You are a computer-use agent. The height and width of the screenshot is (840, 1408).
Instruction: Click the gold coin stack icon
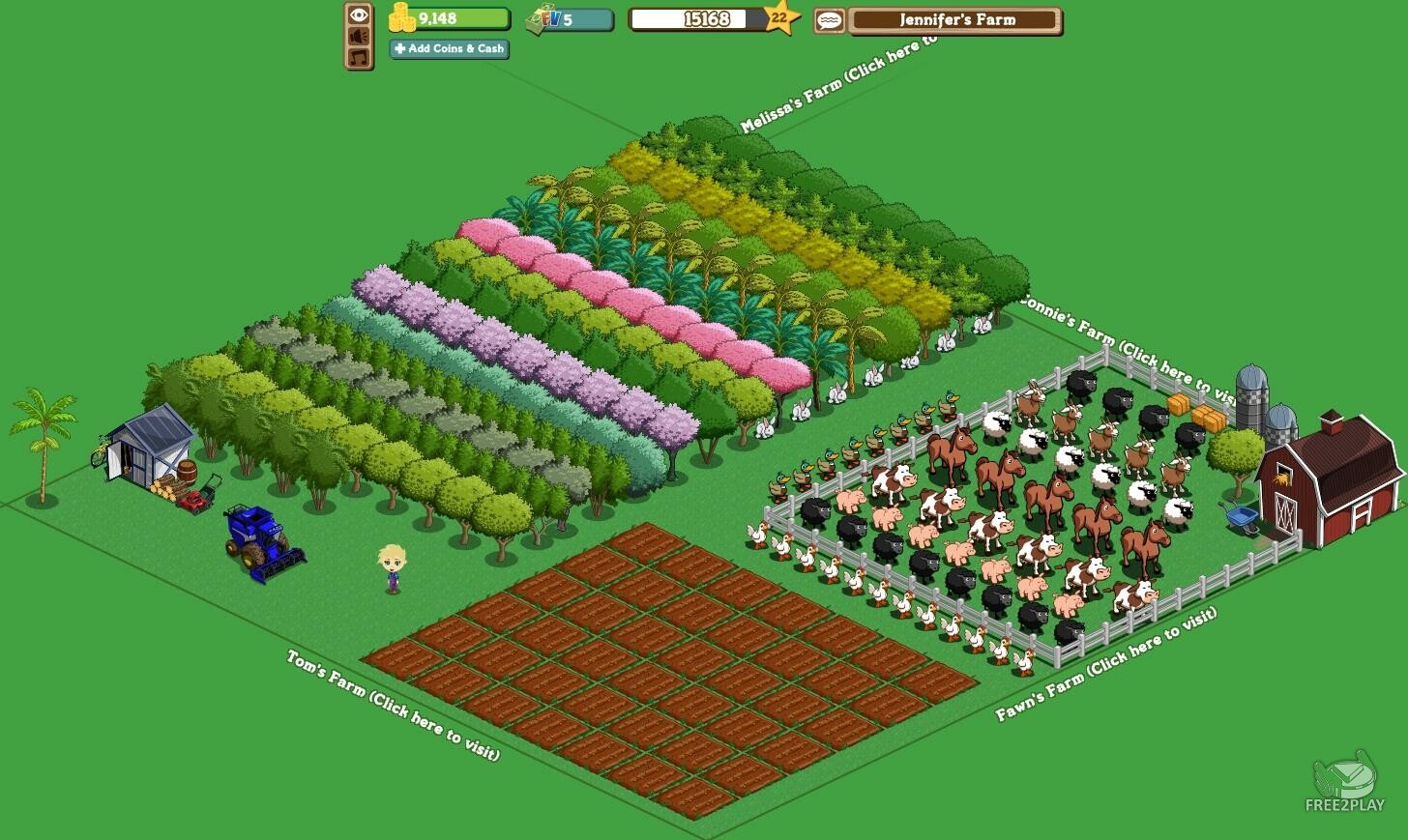pyautogui.click(x=403, y=17)
